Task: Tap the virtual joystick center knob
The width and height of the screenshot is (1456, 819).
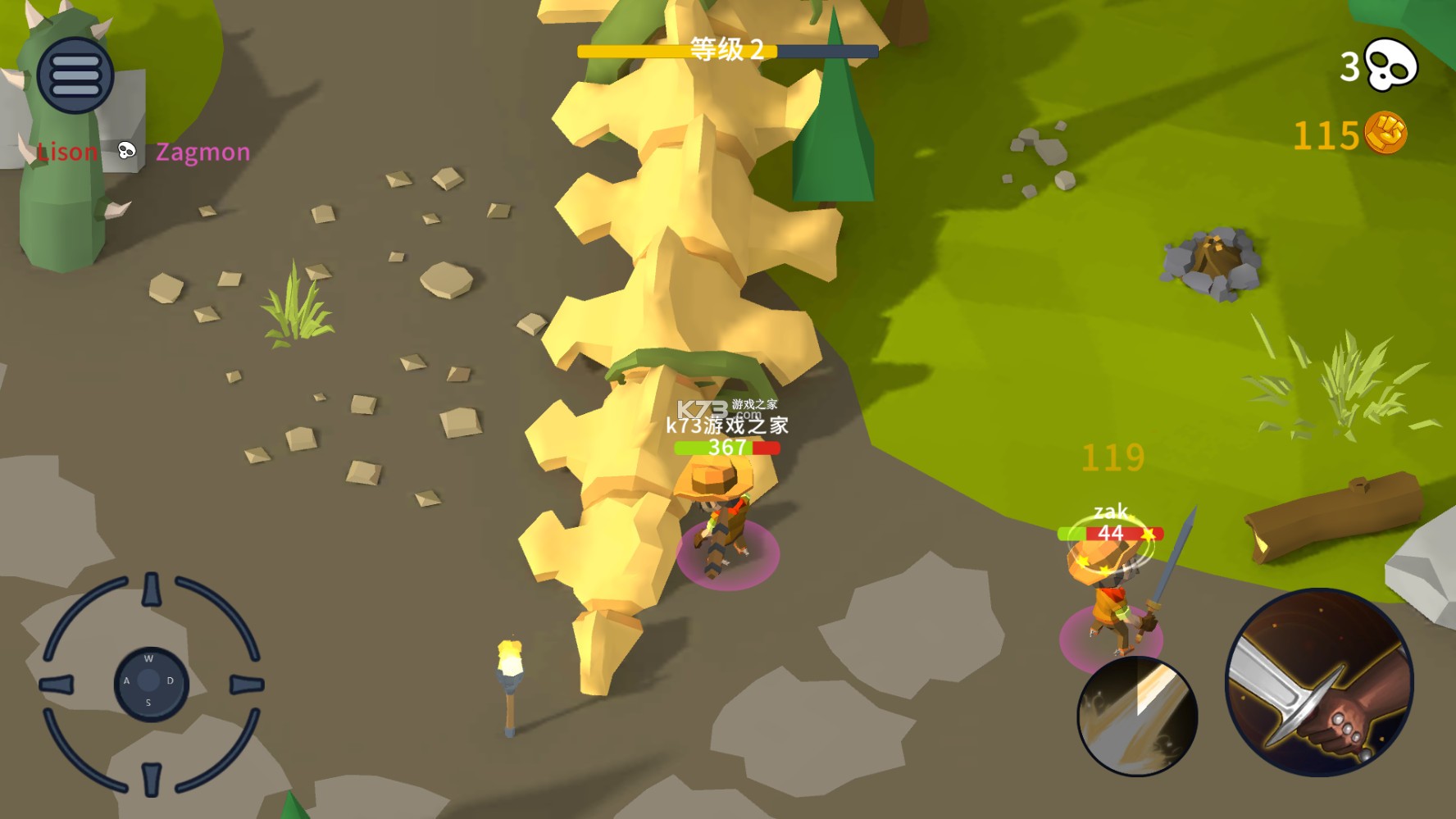Action: pos(150,682)
